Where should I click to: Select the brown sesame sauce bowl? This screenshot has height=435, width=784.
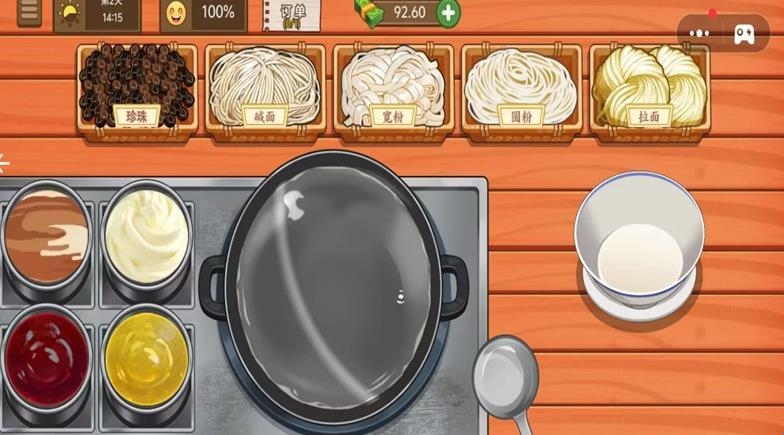[46, 238]
